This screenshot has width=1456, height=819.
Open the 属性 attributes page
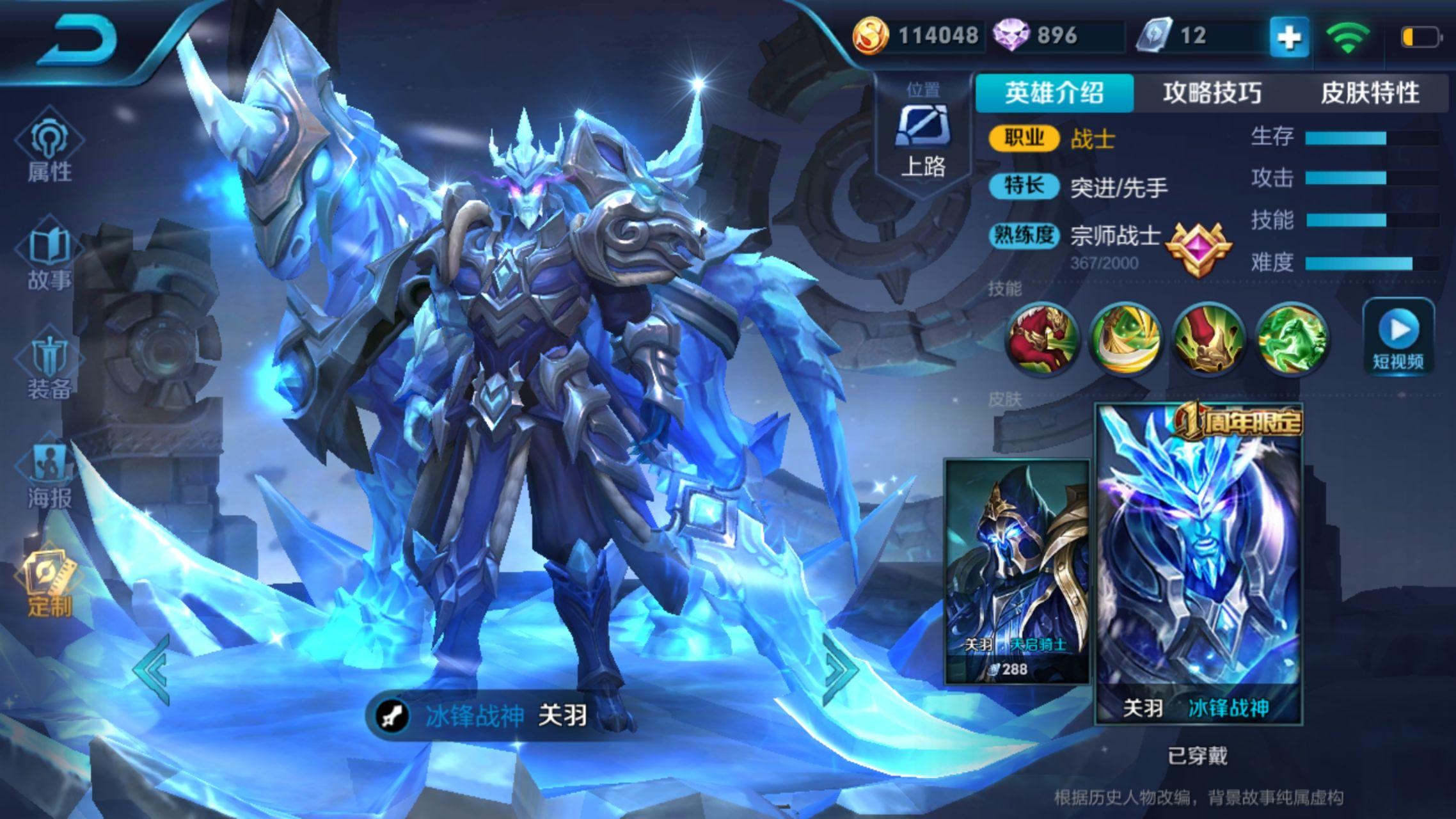tap(49, 151)
